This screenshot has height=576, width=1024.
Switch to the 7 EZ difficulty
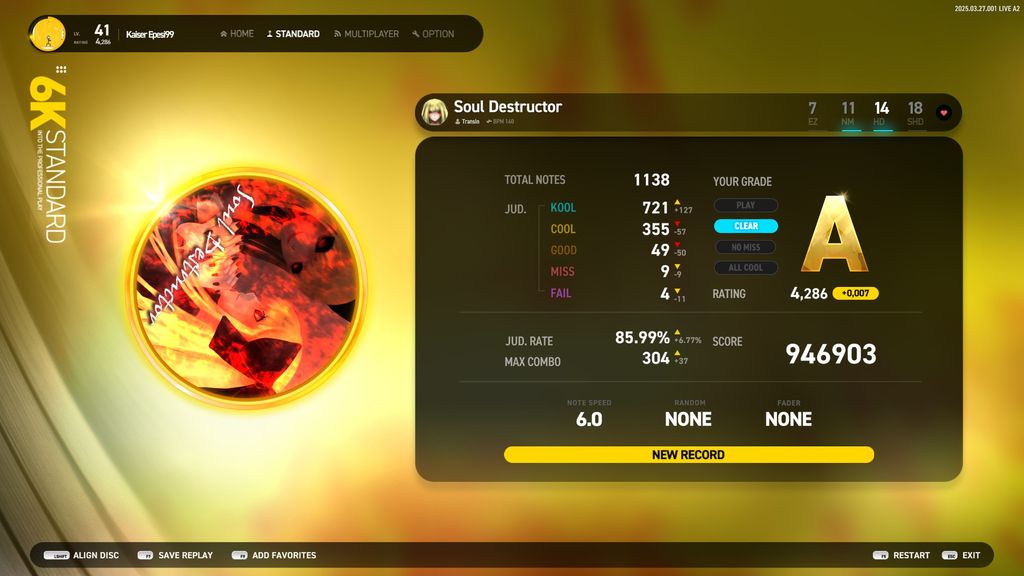pyautogui.click(x=812, y=113)
